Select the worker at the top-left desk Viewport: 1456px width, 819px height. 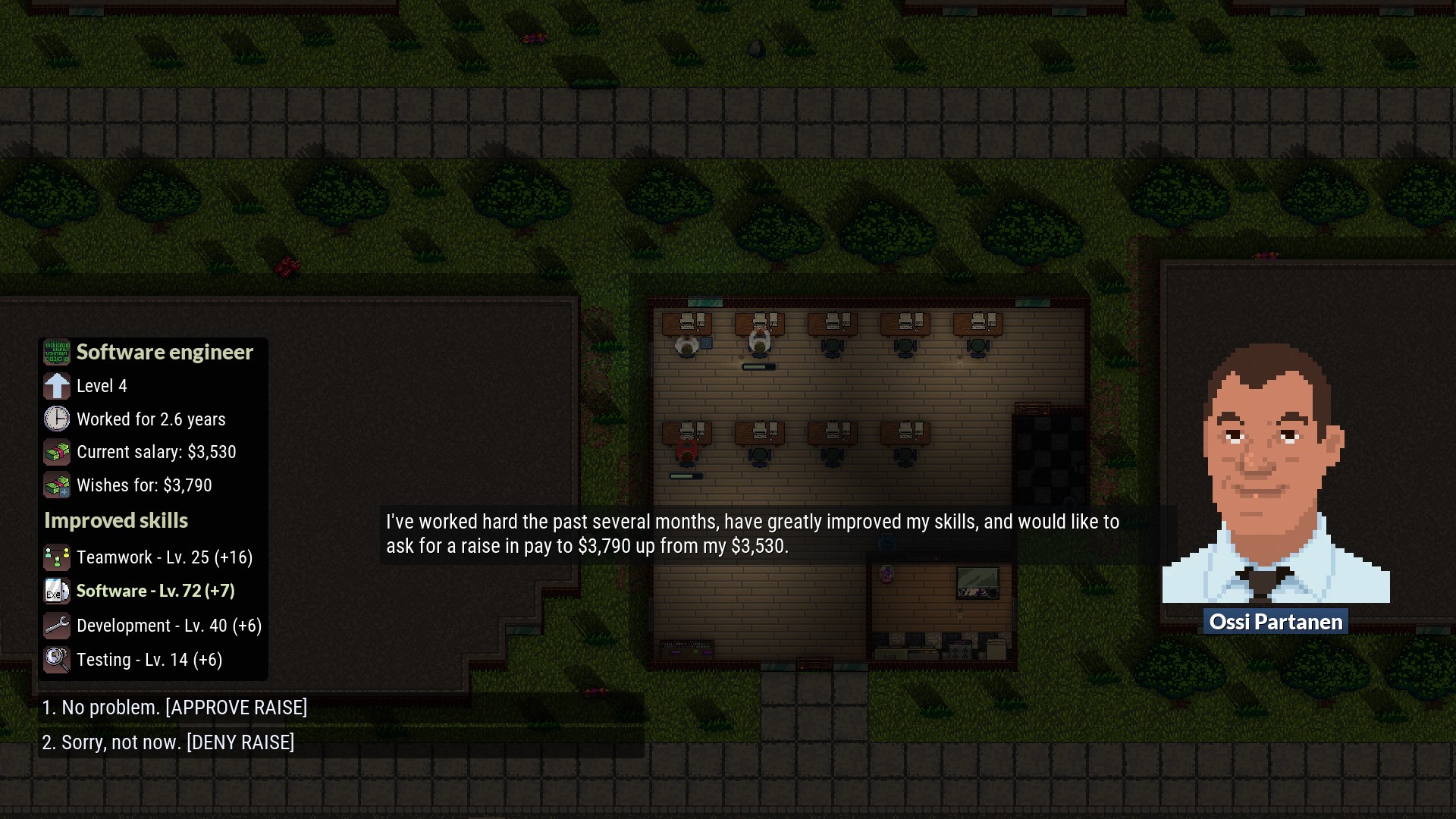click(x=687, y=347)
